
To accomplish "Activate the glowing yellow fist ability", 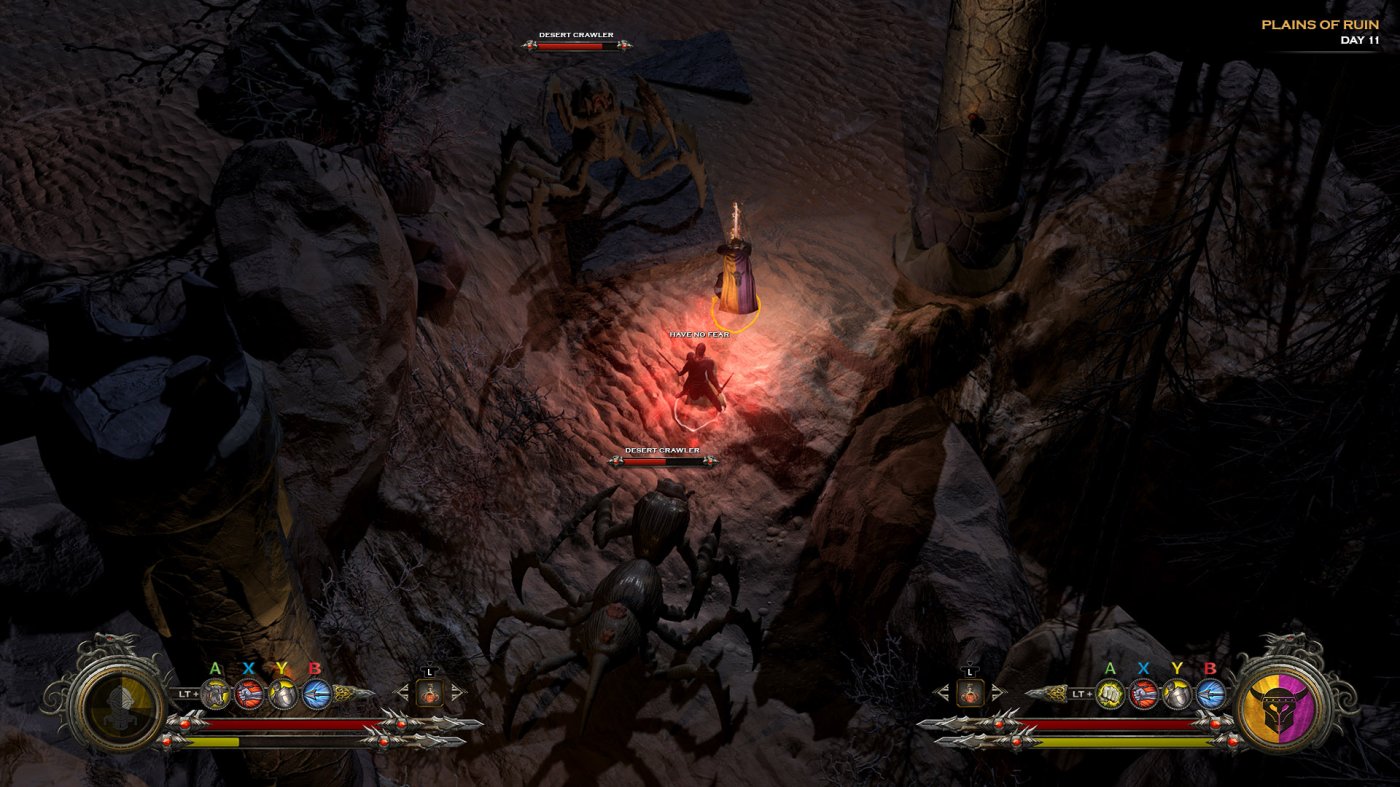I will pos(1110,693).
